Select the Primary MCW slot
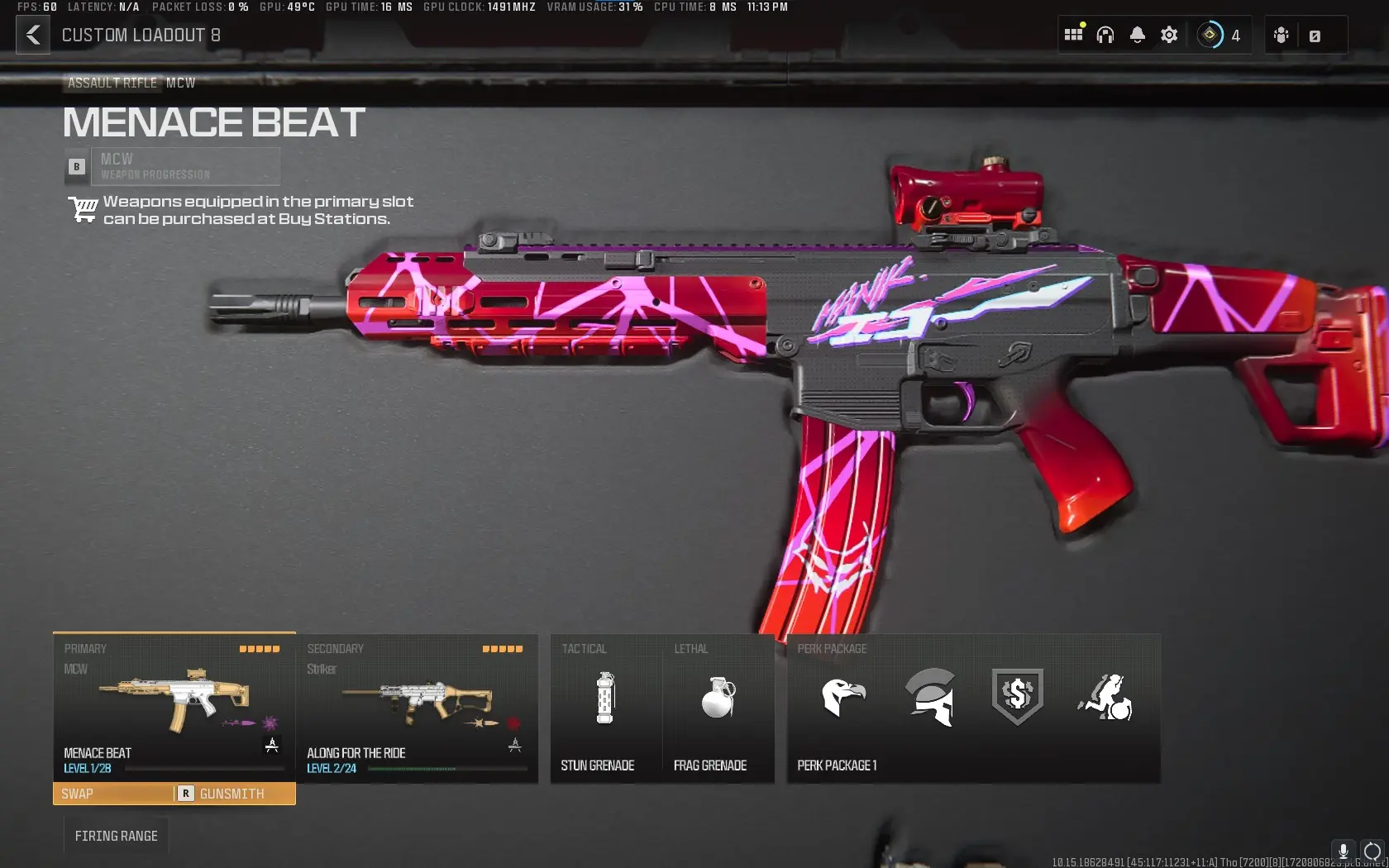The height and width of the screenshot is (868, 1389). (x=173, y=708)
